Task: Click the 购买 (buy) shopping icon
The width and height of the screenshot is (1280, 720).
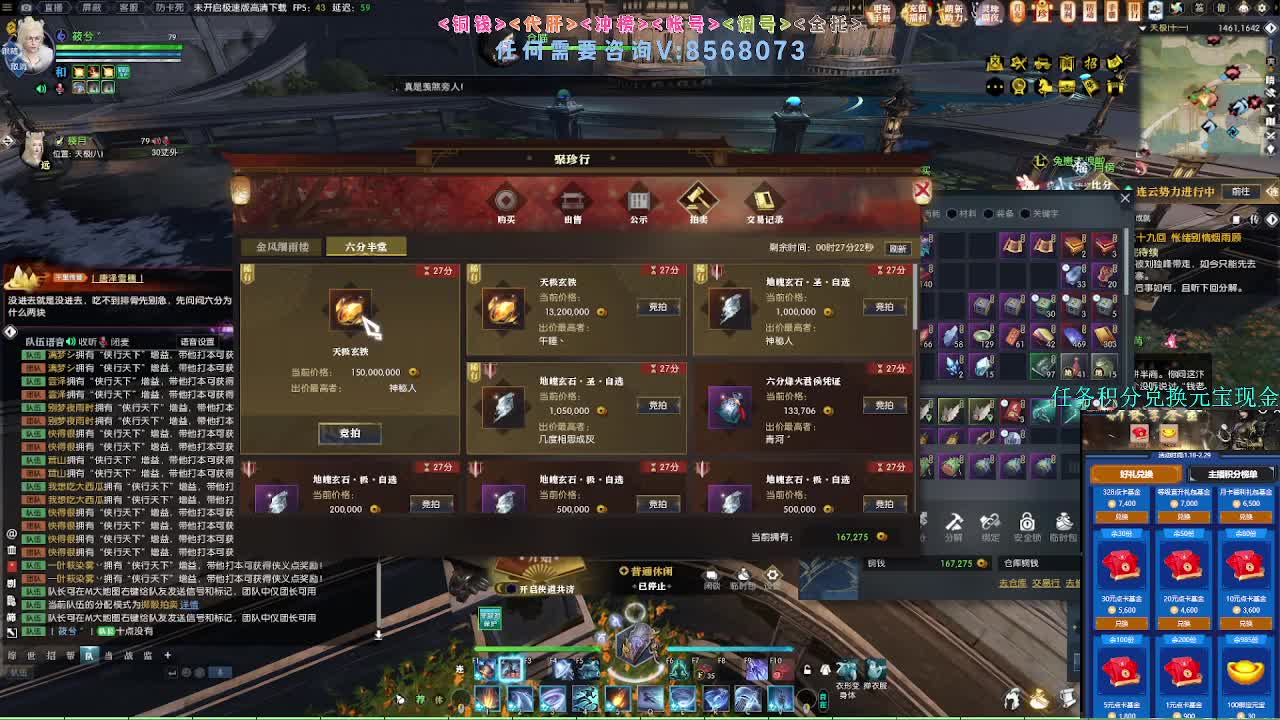Action: click(x=506, y=201)
